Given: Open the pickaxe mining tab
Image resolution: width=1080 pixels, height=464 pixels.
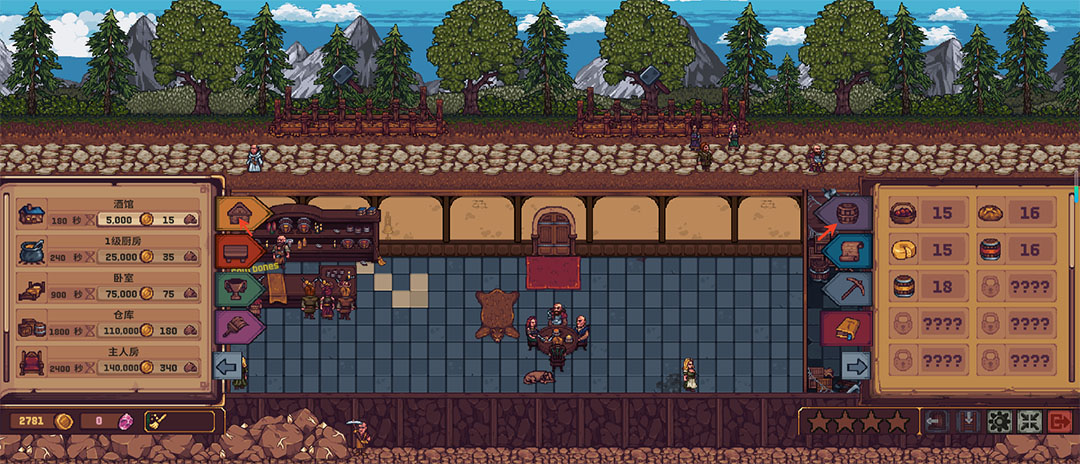Looking at the screenshot, I should coord(847,288).
